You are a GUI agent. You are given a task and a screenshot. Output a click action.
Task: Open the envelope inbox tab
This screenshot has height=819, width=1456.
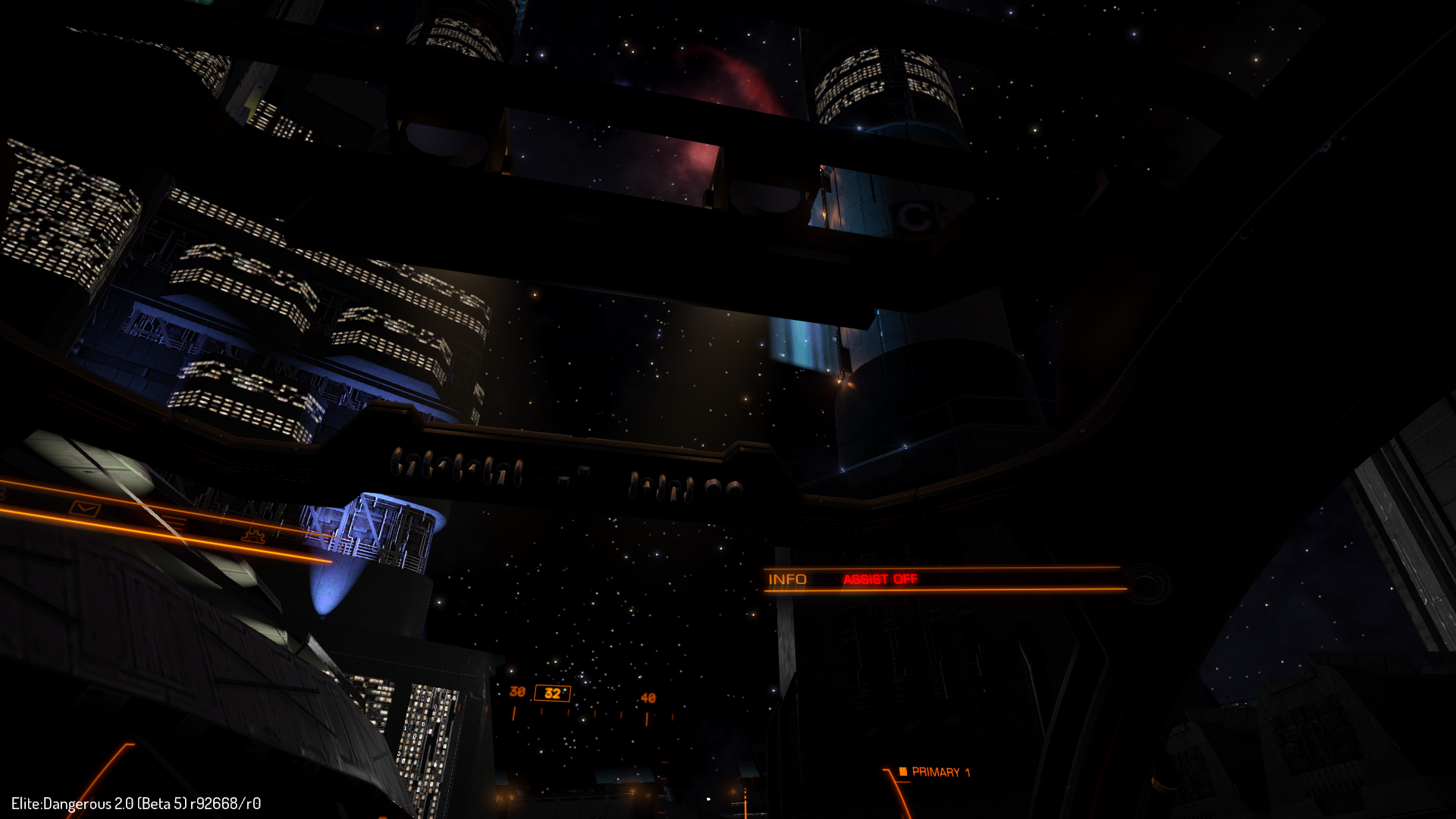coord(85,508)
